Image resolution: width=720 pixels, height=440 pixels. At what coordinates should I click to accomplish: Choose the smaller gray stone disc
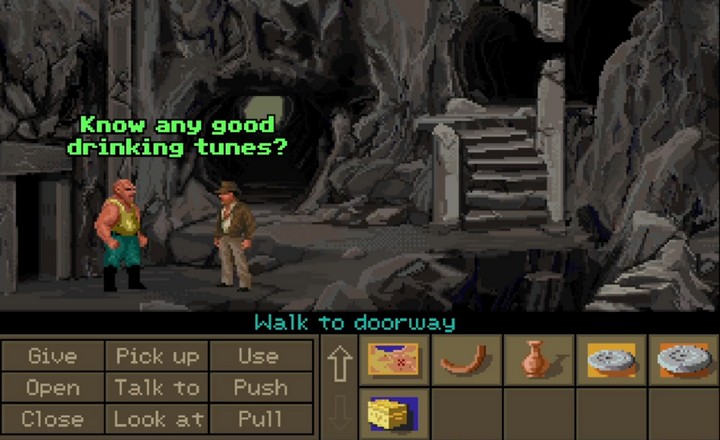point(611,360)
